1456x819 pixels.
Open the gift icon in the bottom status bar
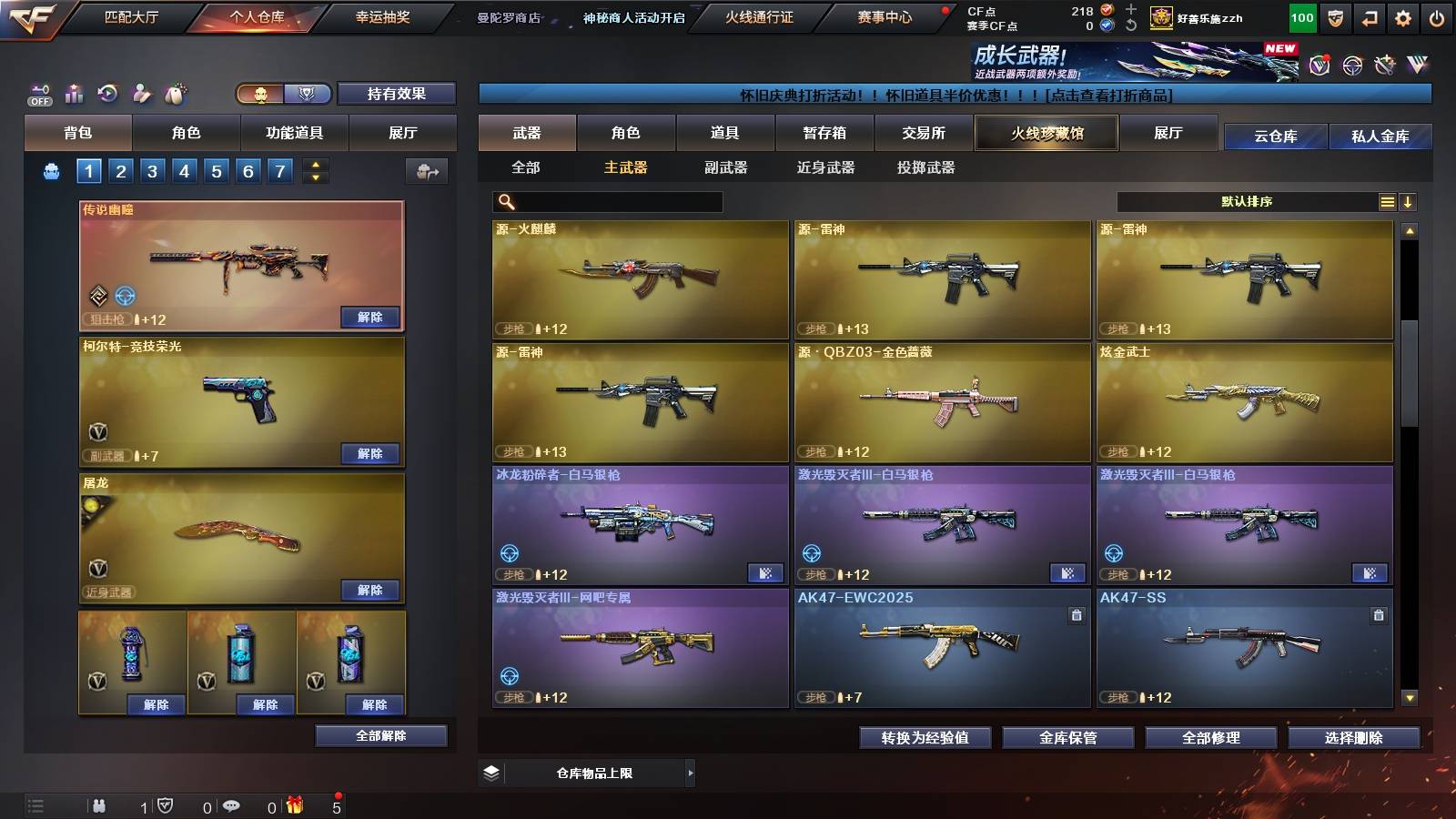pos(295,806)
